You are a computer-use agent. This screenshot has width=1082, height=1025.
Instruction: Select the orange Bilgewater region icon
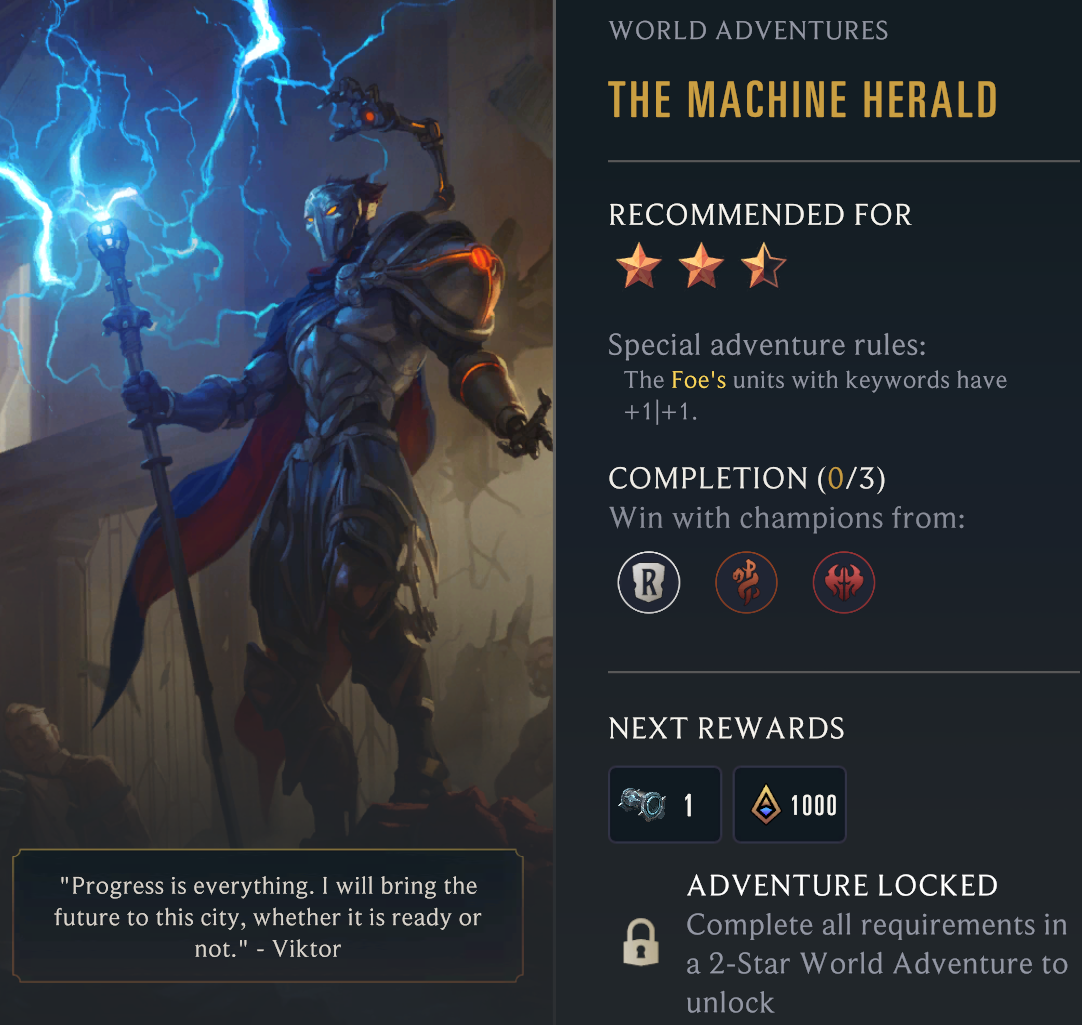[x=746, y=582]
